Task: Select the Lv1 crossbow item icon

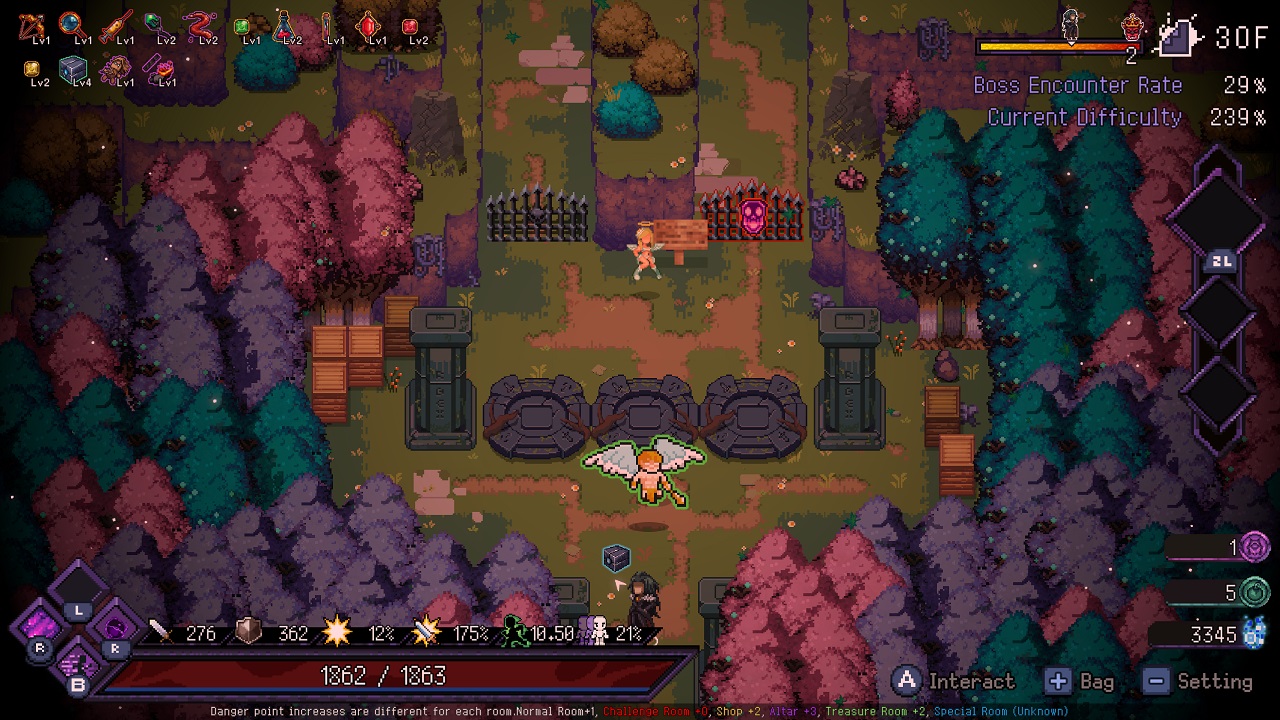Action: coord(30,25)
